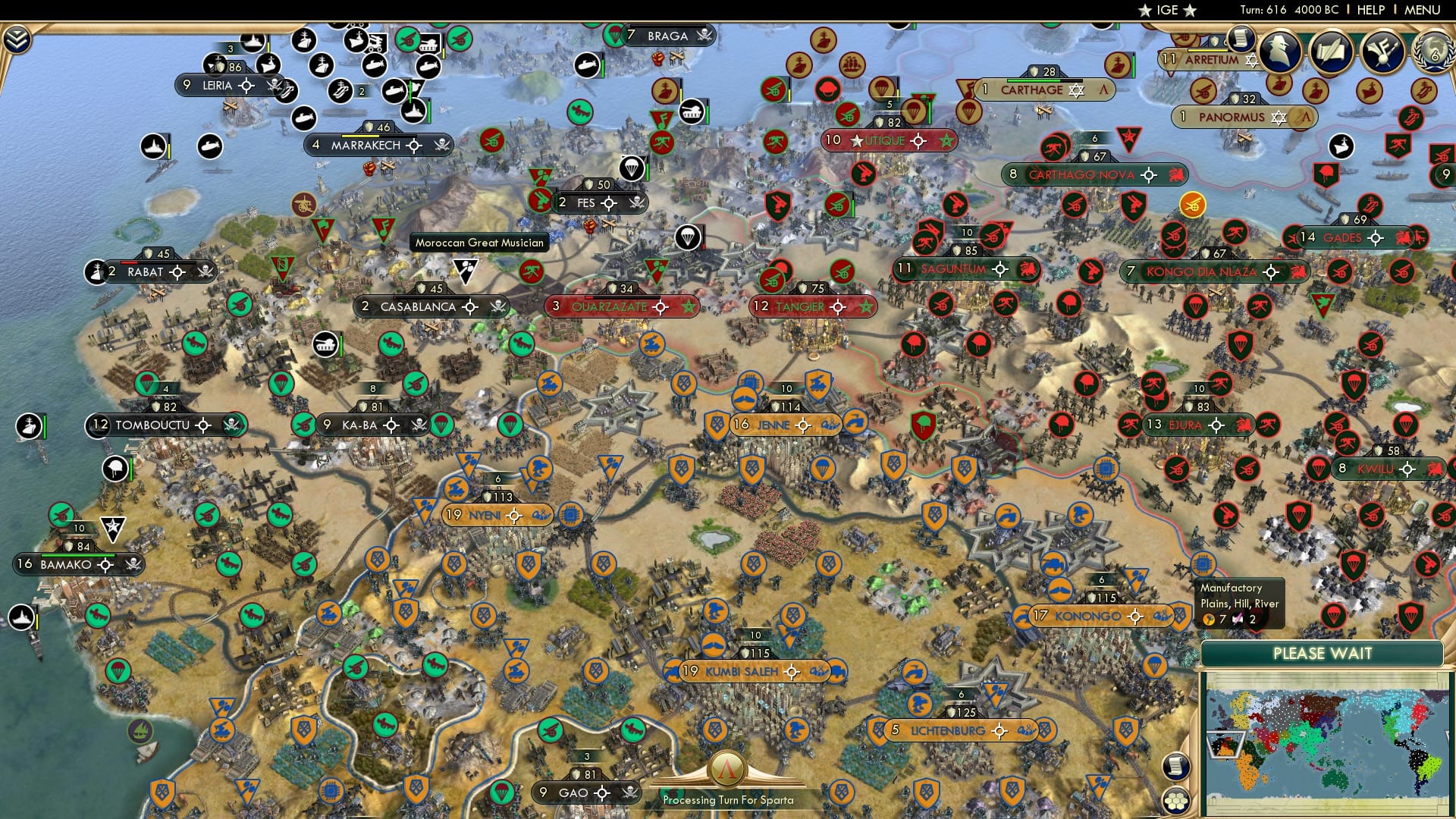This screenshot has width=1456, height=819.
Task: Open the MENU from the top bar
Action: (x=1423, y=10)
